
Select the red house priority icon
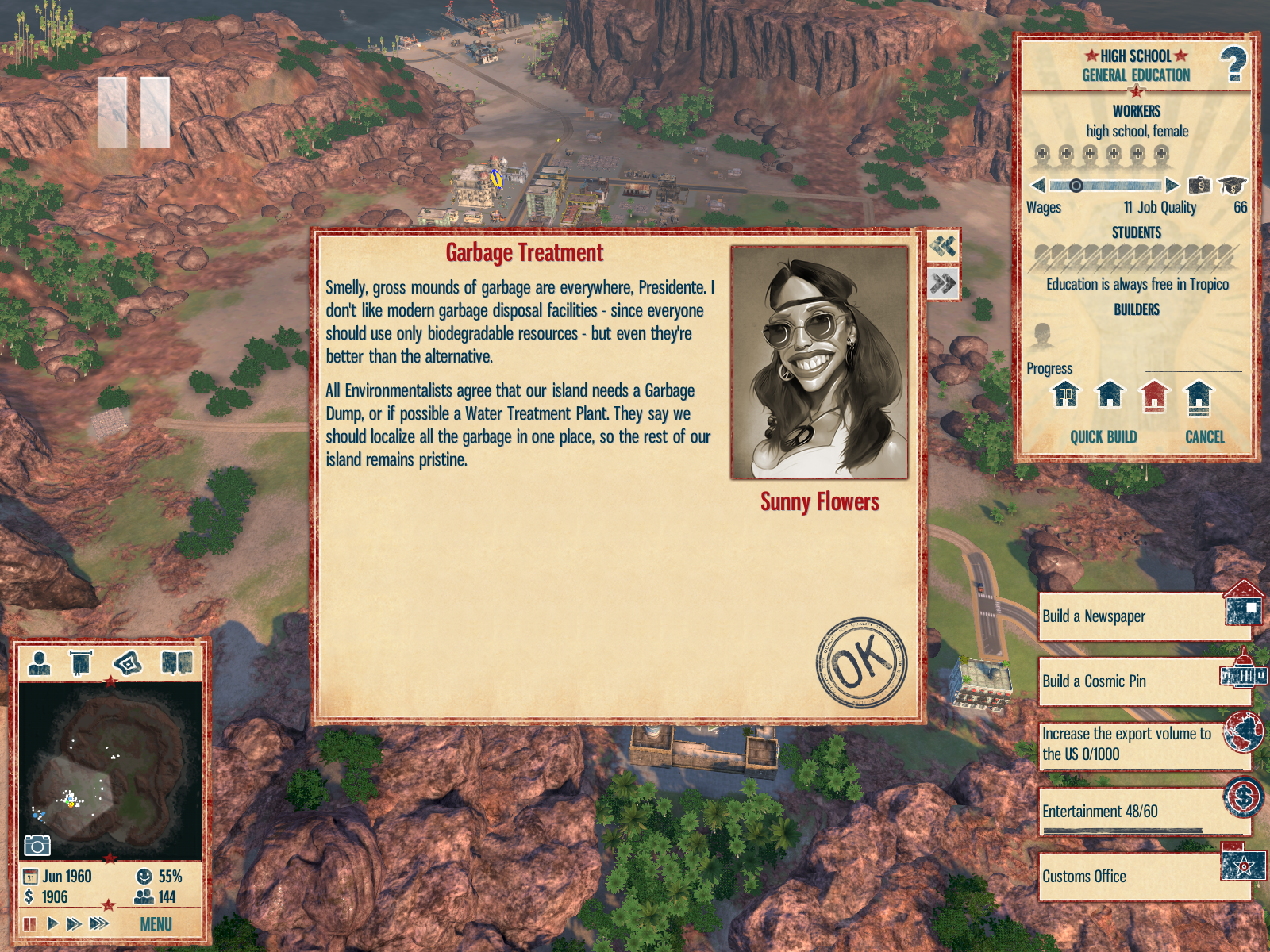click(x=1154, y=395)
